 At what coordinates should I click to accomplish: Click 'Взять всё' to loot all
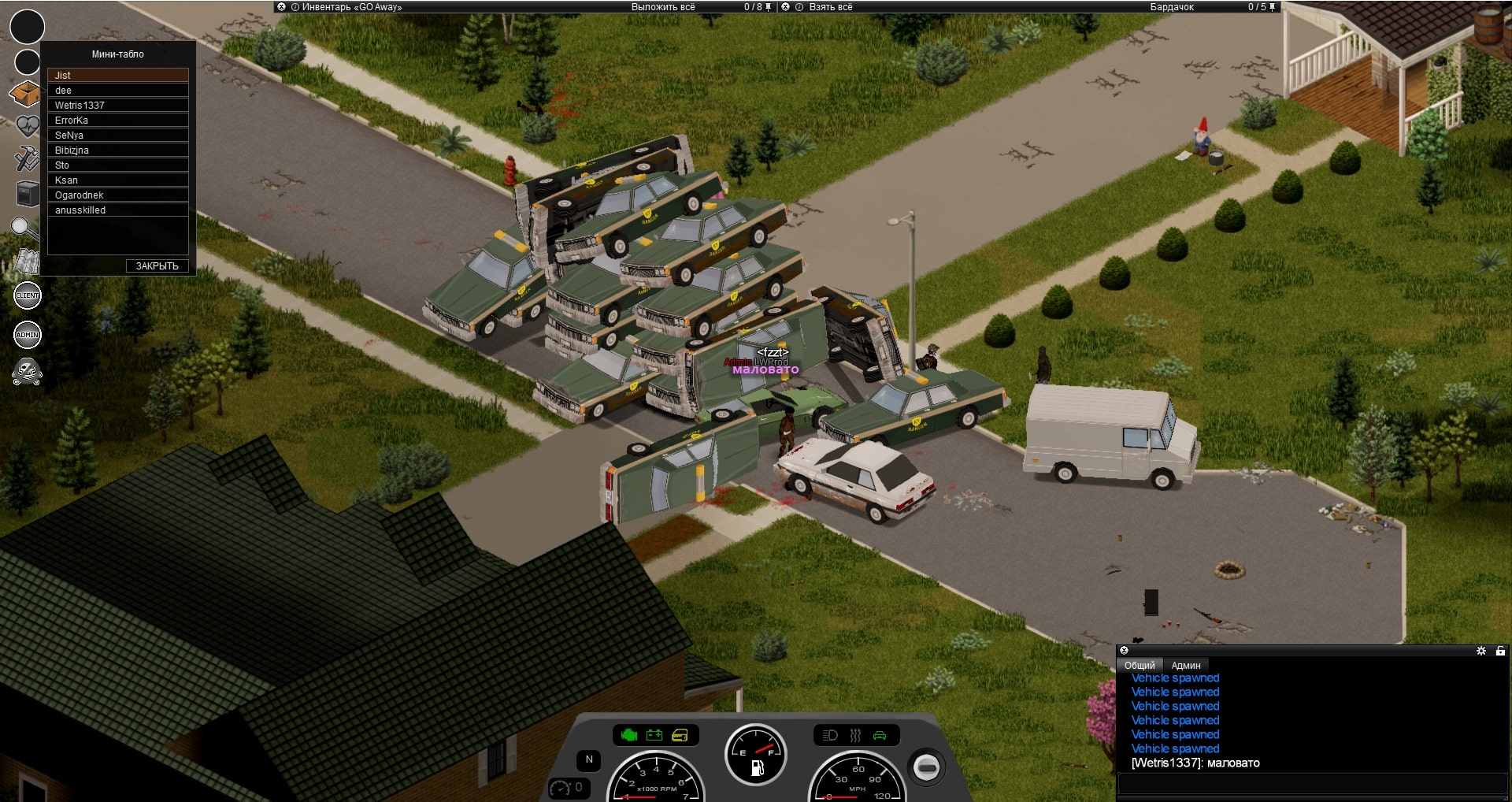831,7
